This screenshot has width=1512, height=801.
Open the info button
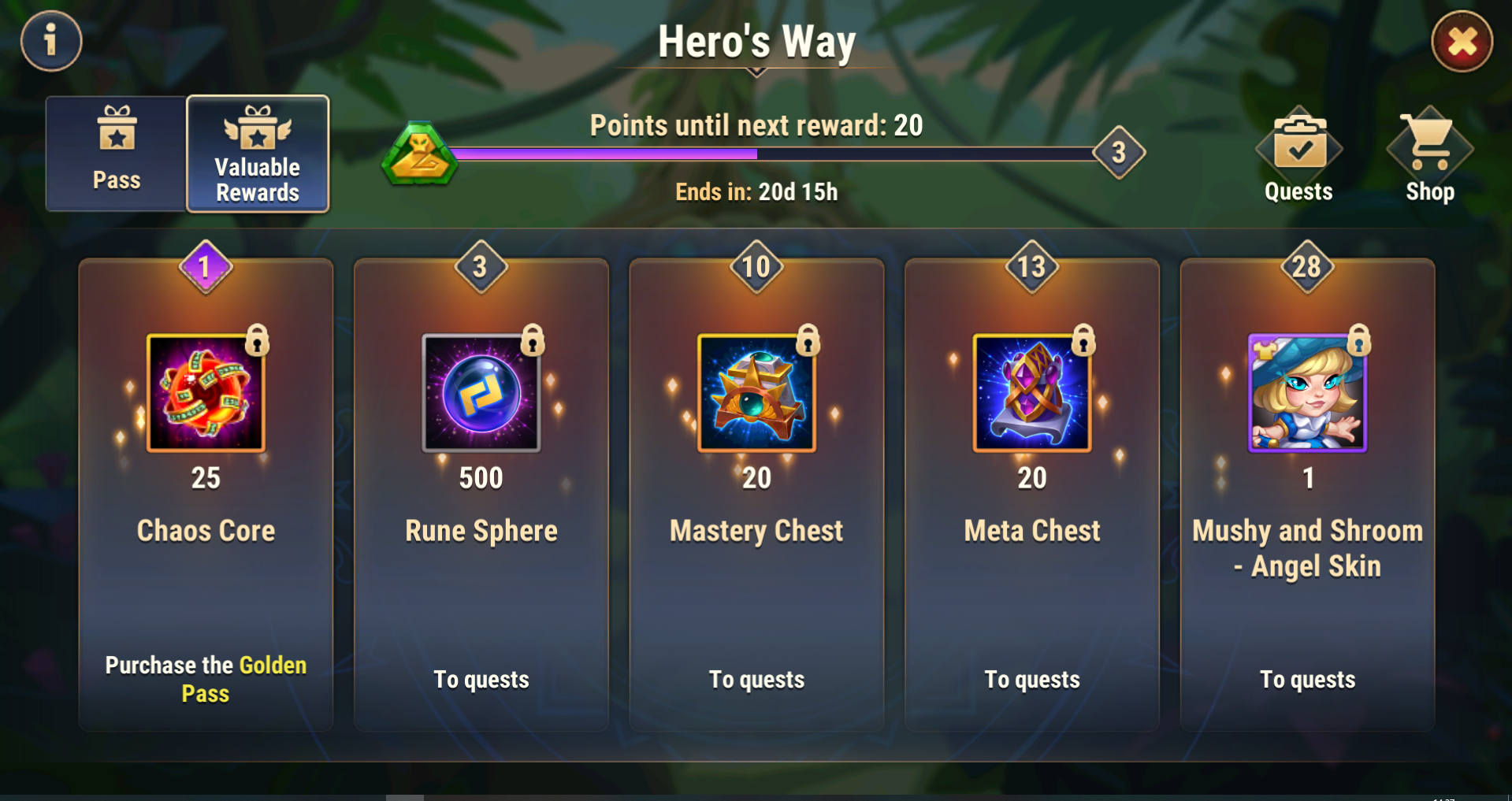(x=51, y=40)
